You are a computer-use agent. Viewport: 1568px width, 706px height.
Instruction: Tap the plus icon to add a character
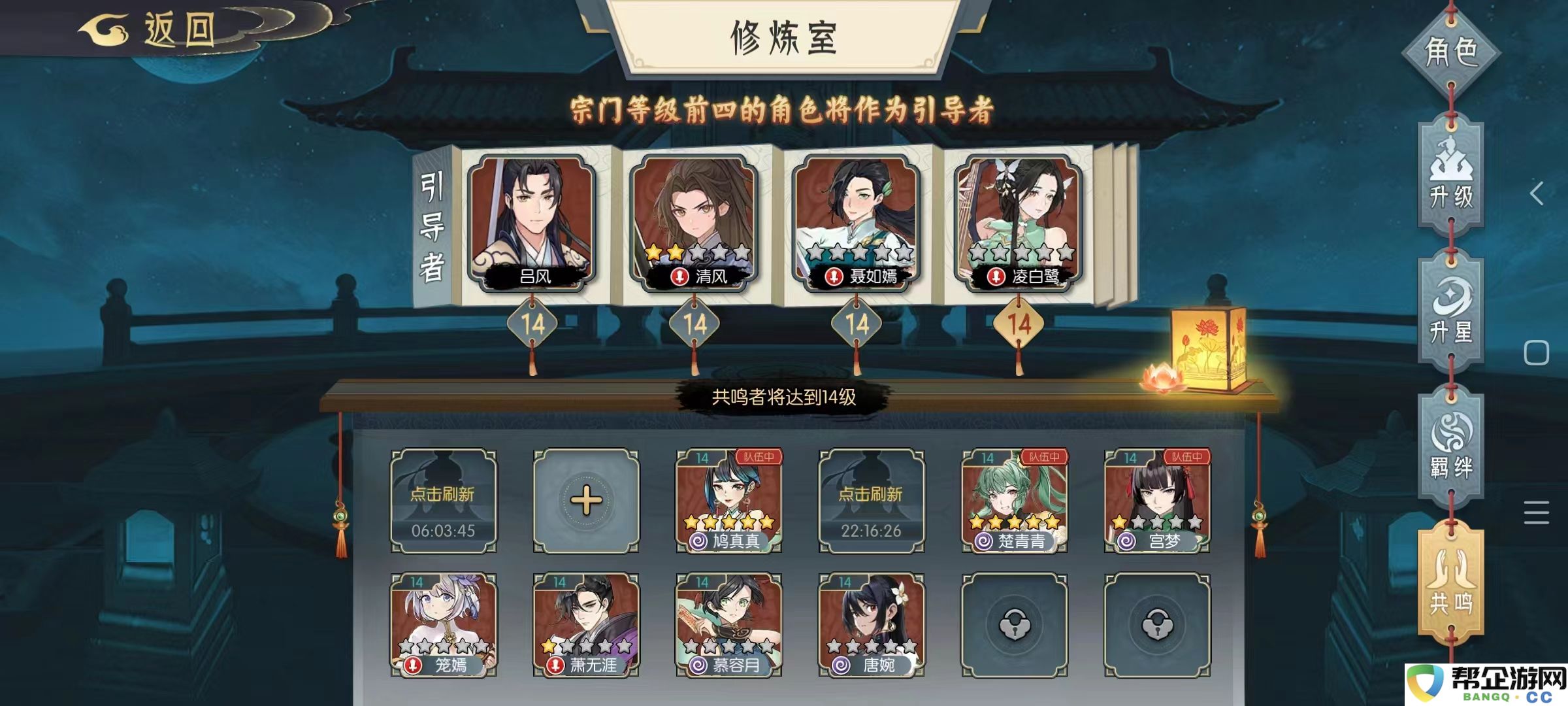[586, 502]
